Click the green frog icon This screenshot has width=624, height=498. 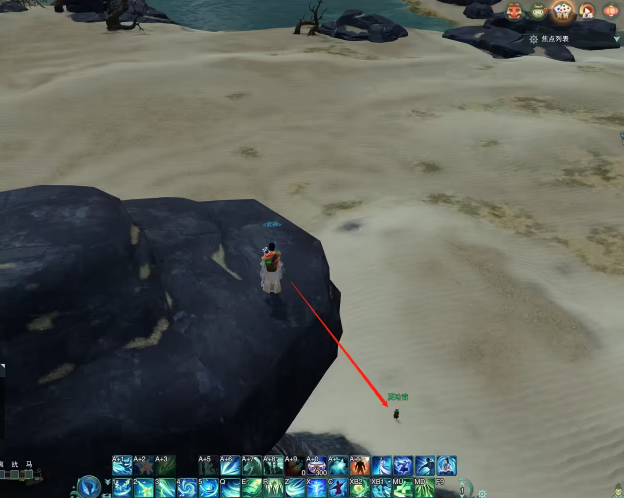click(x=539, y=12)
